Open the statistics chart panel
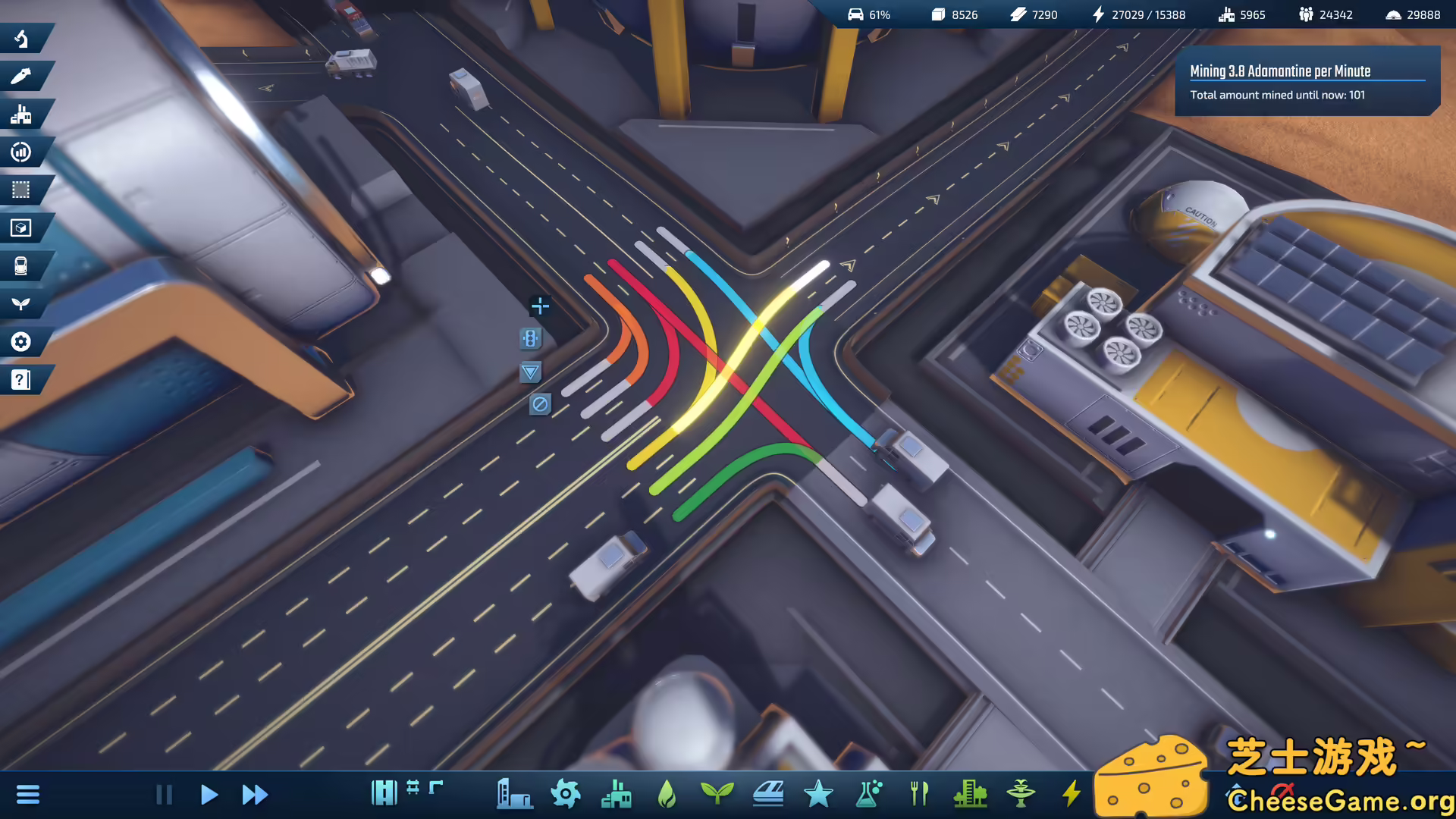The width and height of the screenshot is (1456, 819). coord(21,152)
